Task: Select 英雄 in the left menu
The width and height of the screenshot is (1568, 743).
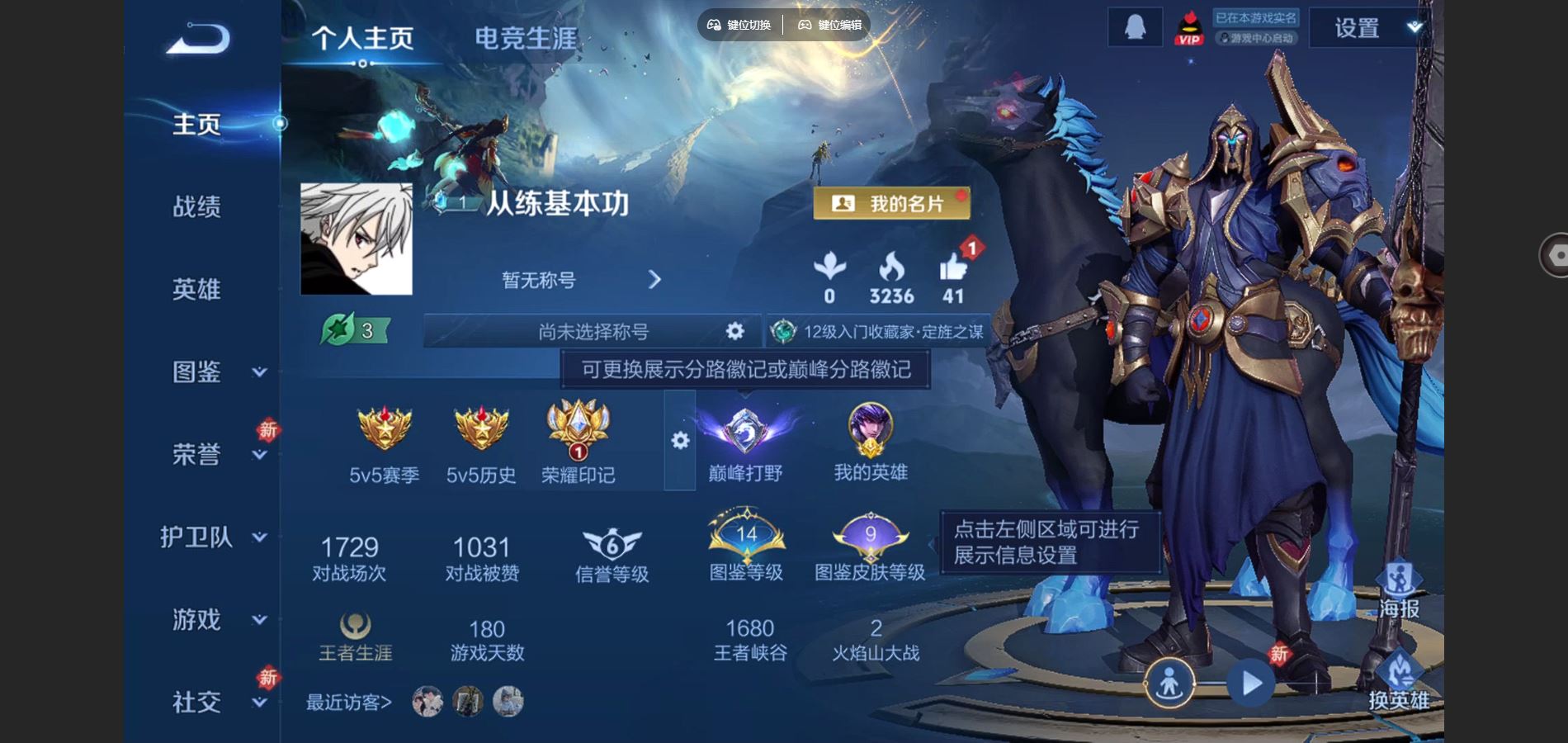Action: click(x=198, y=289)
